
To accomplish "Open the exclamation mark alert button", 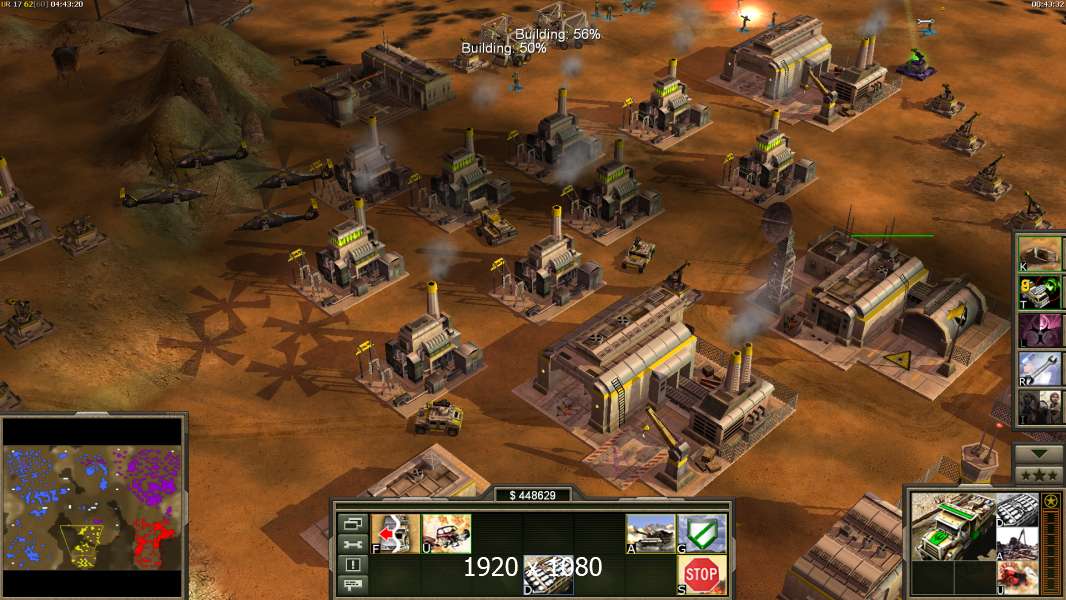I will click(x=353, y=564).
